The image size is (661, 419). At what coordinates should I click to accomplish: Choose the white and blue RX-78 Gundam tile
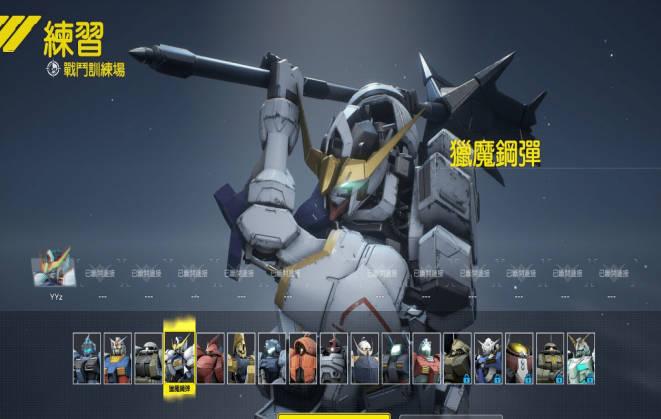click(x=117, y=358)
